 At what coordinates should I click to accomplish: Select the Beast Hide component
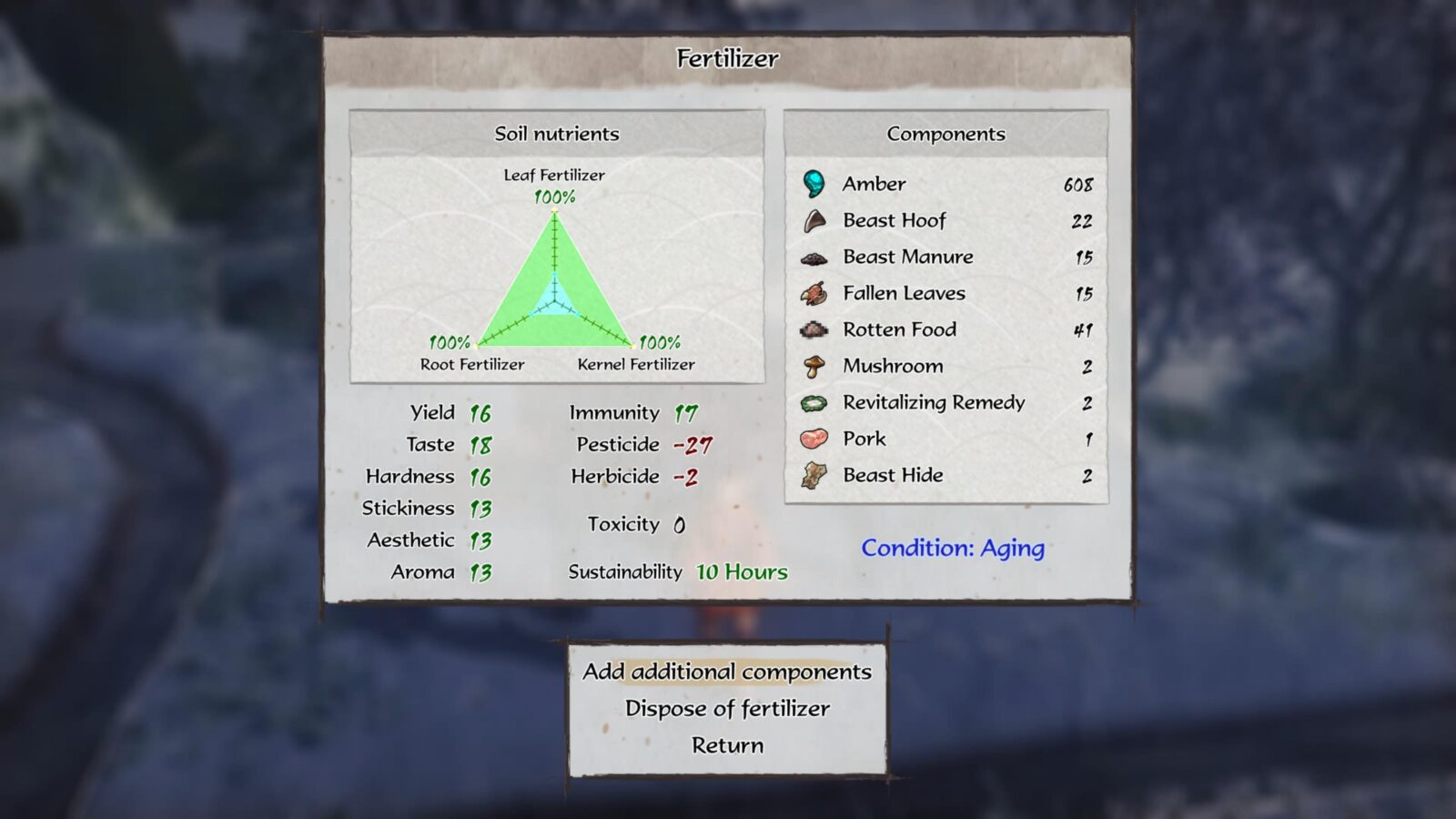(x=945, y=475)
